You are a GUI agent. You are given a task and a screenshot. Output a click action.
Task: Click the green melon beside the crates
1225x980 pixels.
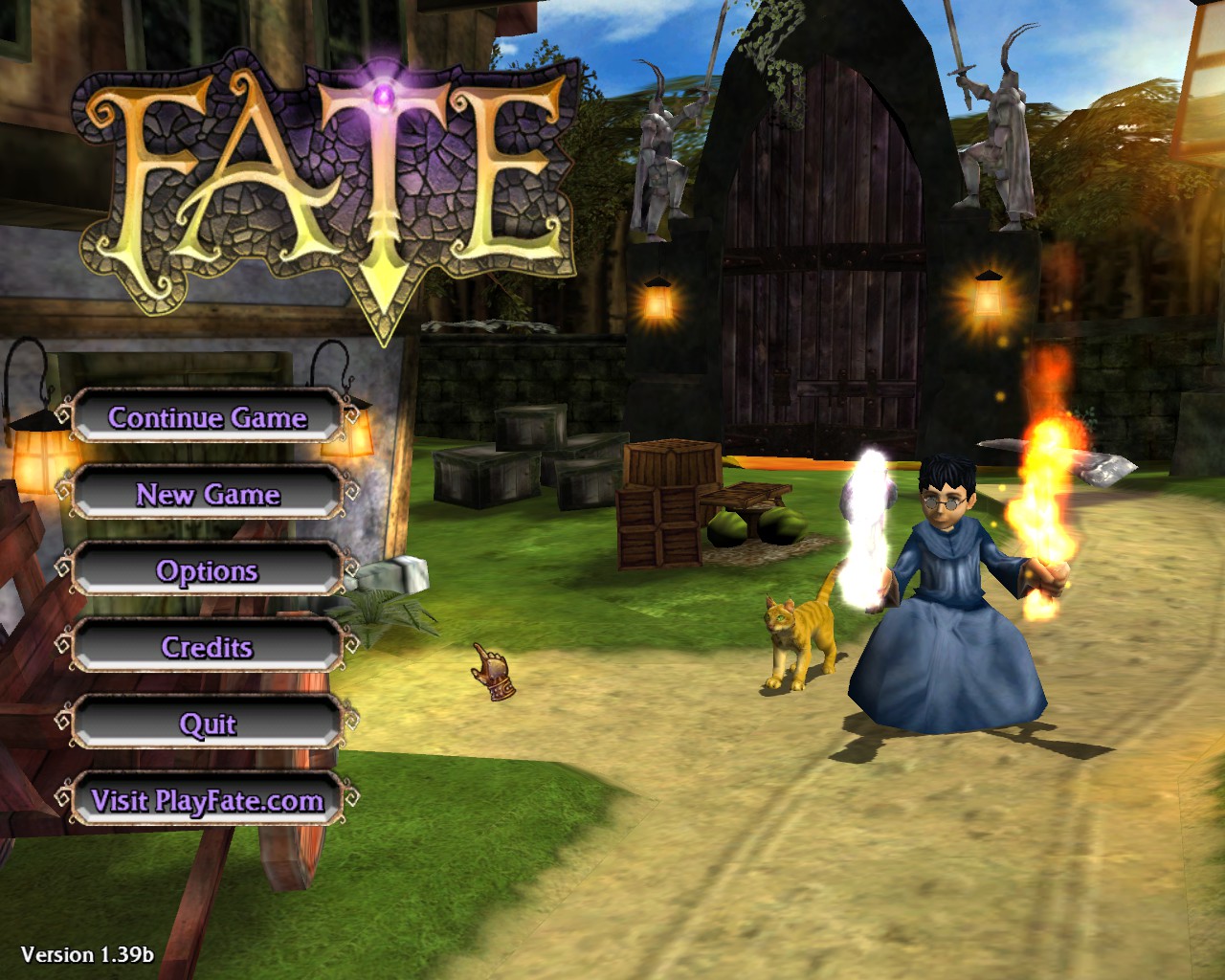tap(729, 526)
